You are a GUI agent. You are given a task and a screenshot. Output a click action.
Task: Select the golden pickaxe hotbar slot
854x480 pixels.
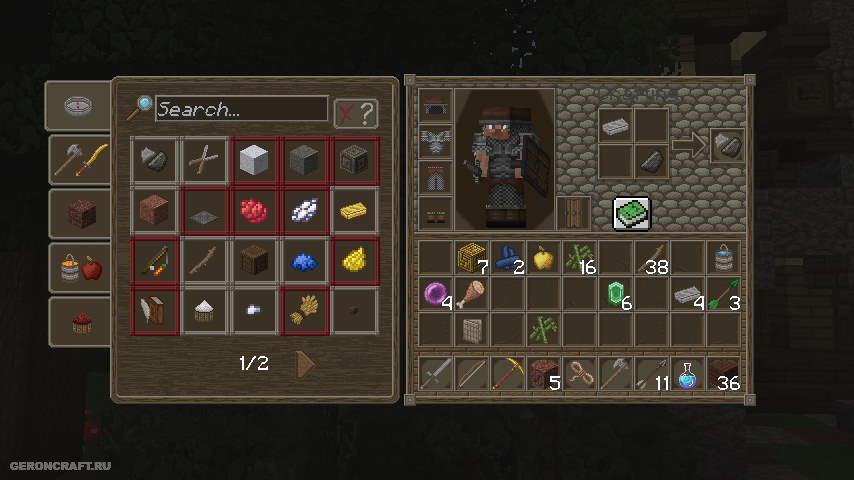(x=508, y=372)
